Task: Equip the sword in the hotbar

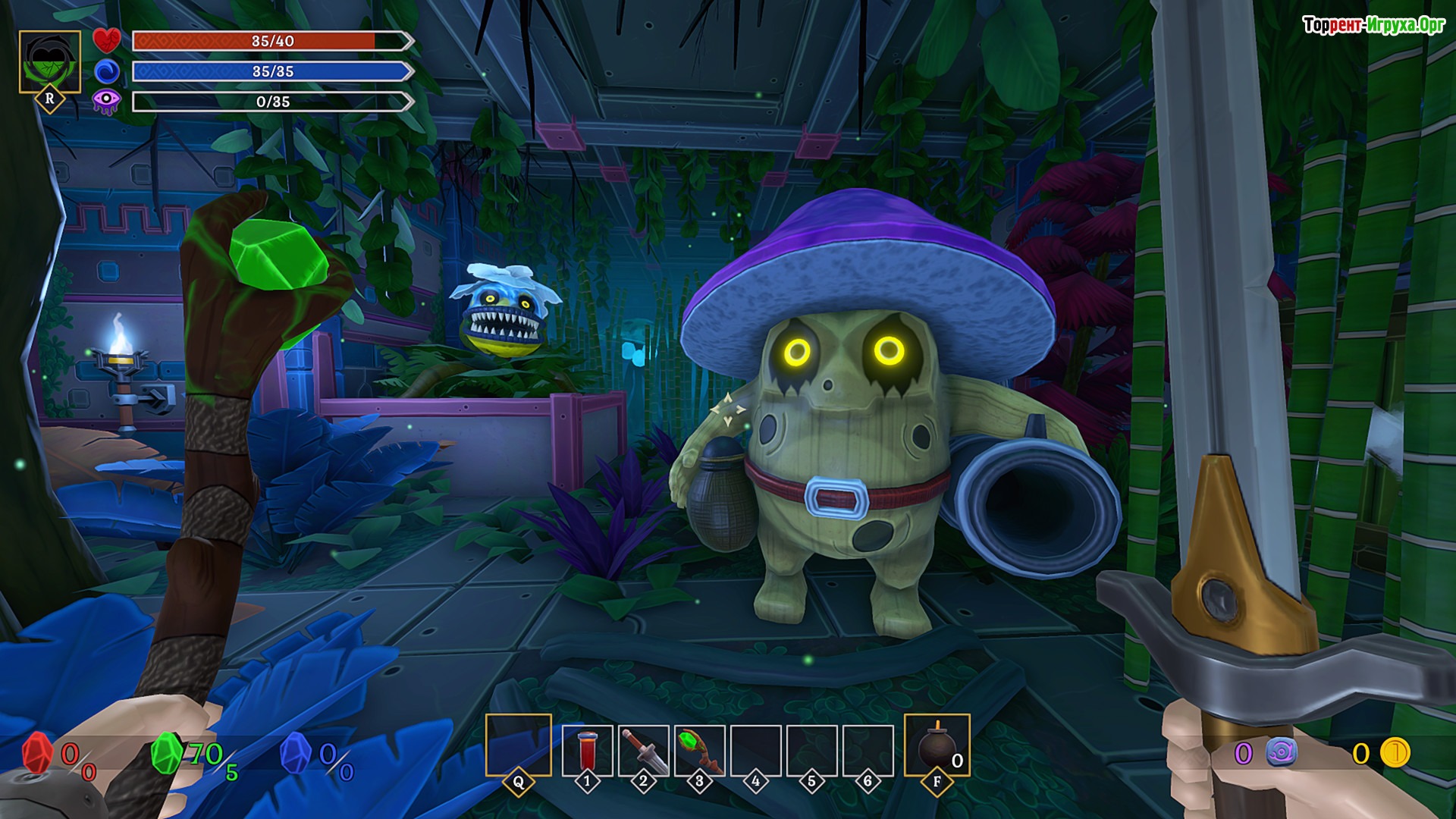Action: coord(643,750)
